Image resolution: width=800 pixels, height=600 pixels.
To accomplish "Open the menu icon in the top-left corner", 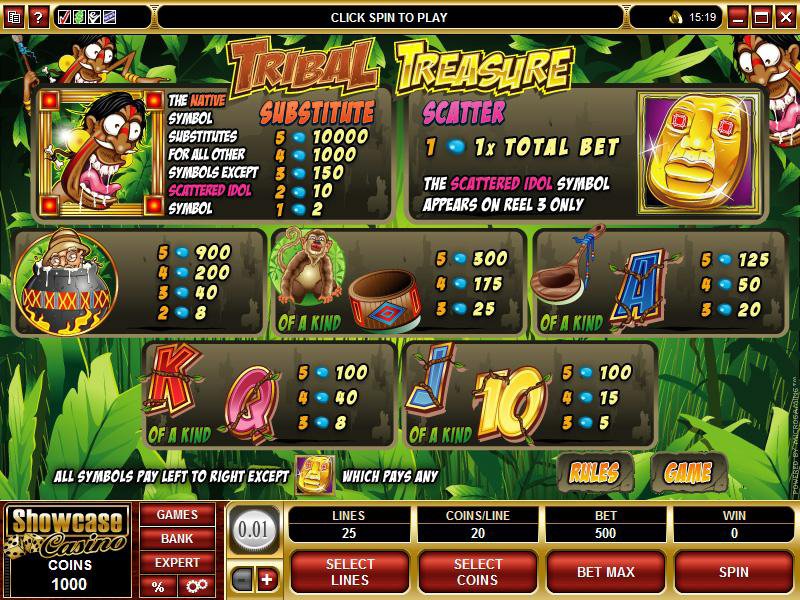I will (x=13, y=17).
